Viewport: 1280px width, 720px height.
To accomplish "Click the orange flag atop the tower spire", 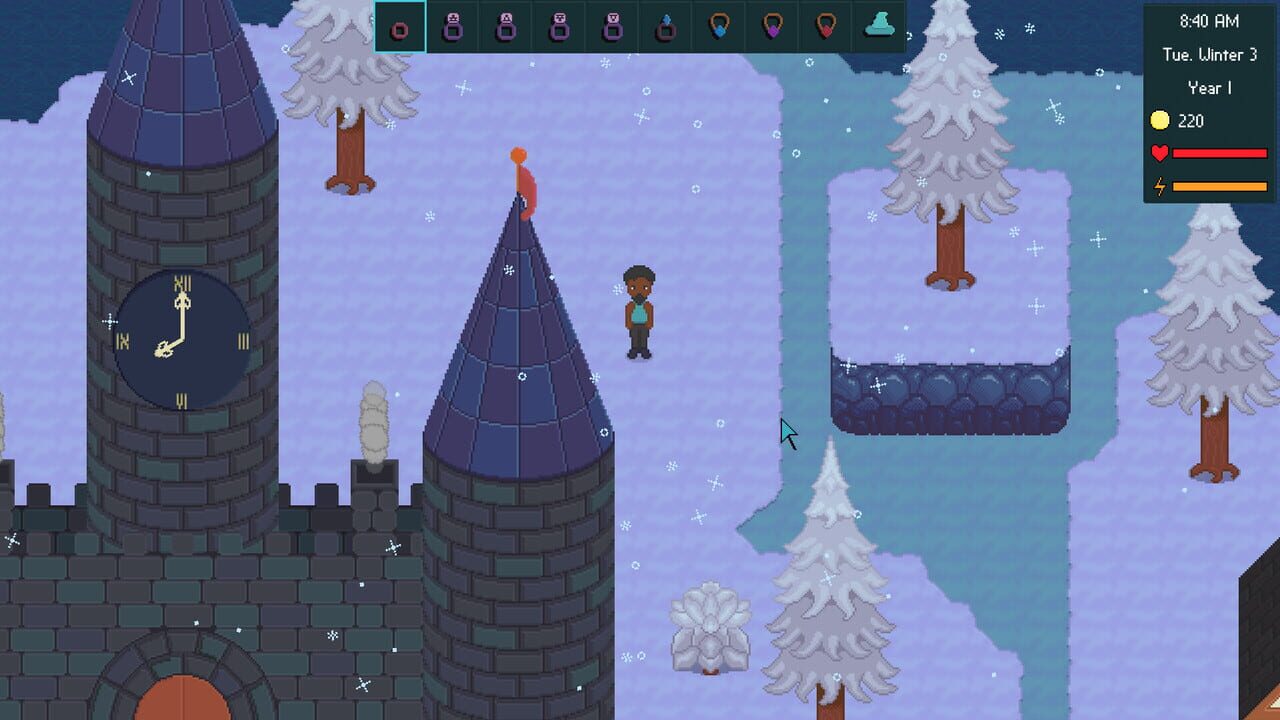I will tap(522, 170).
